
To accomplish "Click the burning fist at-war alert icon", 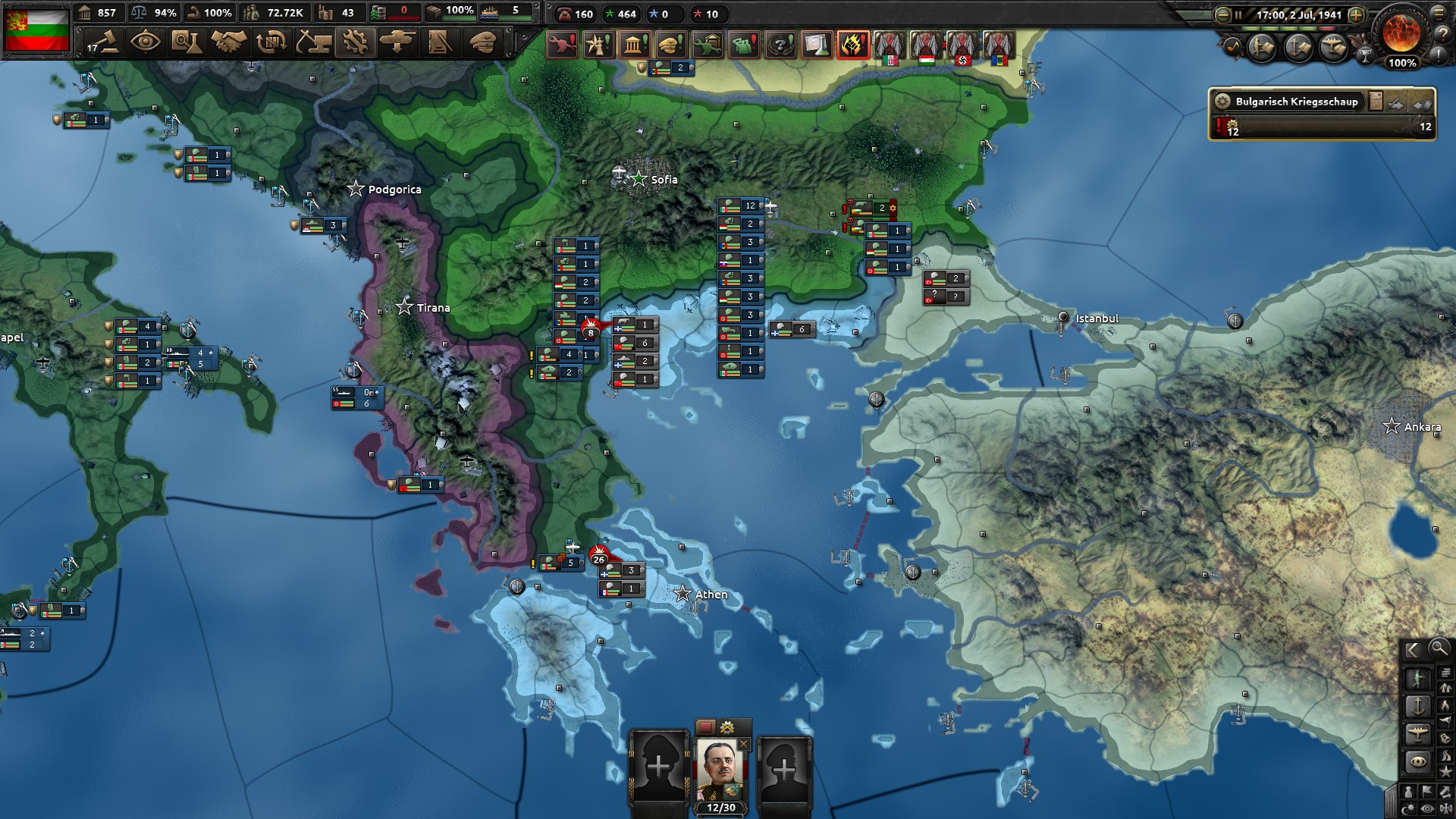I will 852,45.
